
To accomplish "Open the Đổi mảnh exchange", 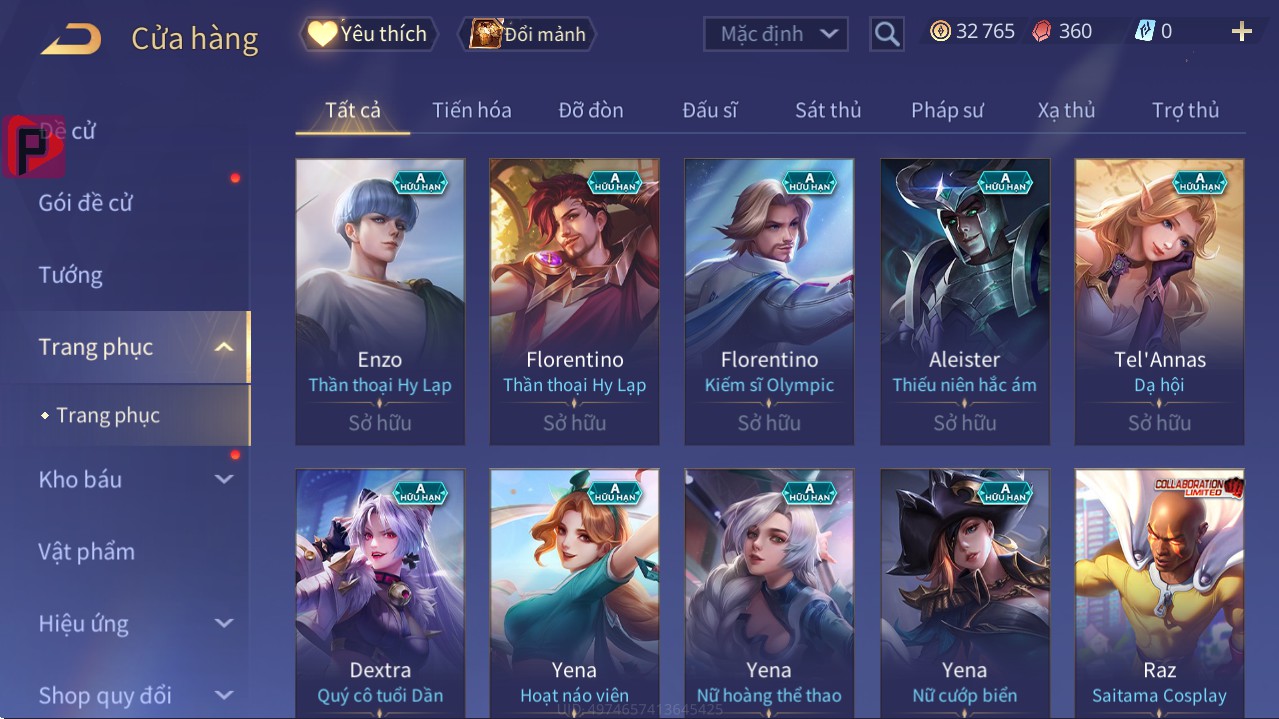I will (528, 34).
